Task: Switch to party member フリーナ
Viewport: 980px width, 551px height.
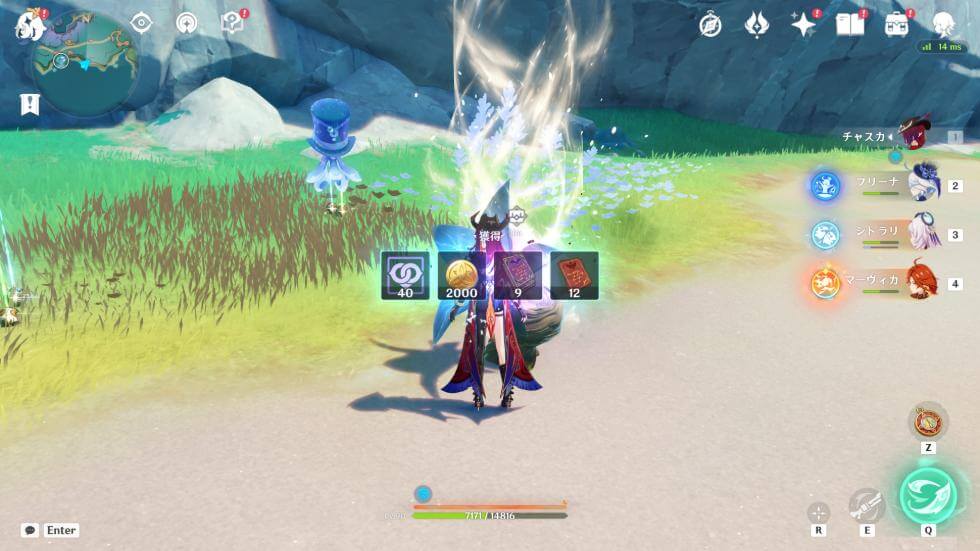Action: [922, 185]
